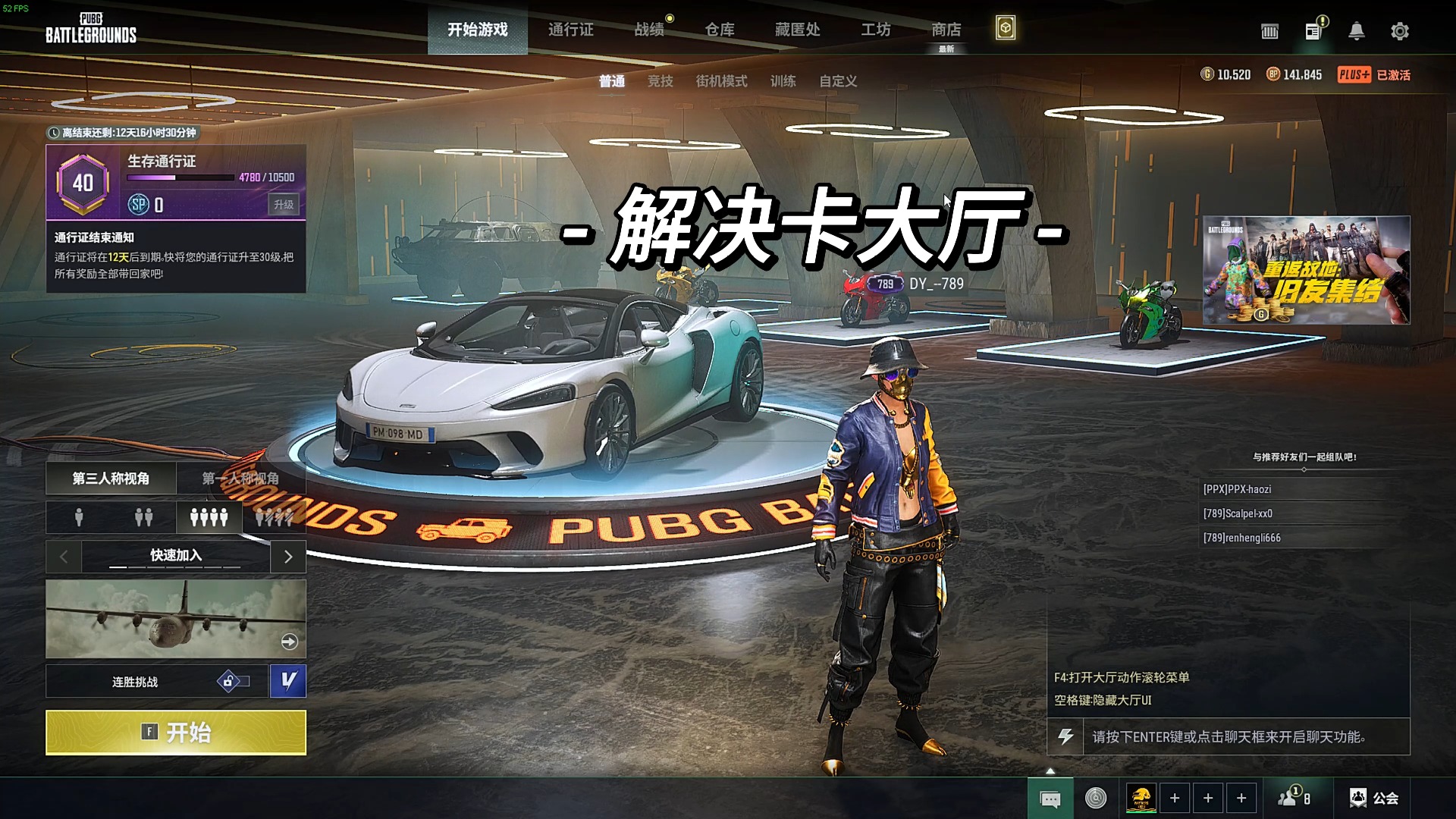Switch to the 仓库 tab
This screenshot has width=1456, height=819.
pyautogui.click(x=720, y=30)
